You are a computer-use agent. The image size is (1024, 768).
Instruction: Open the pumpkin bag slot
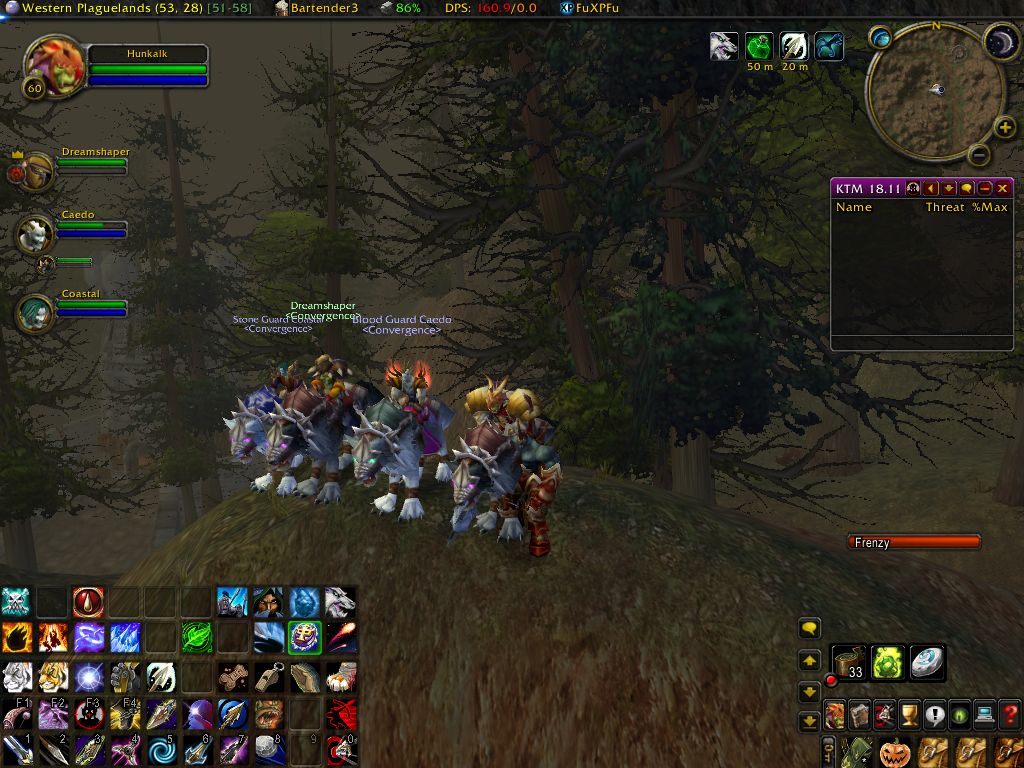coord(895,752)
